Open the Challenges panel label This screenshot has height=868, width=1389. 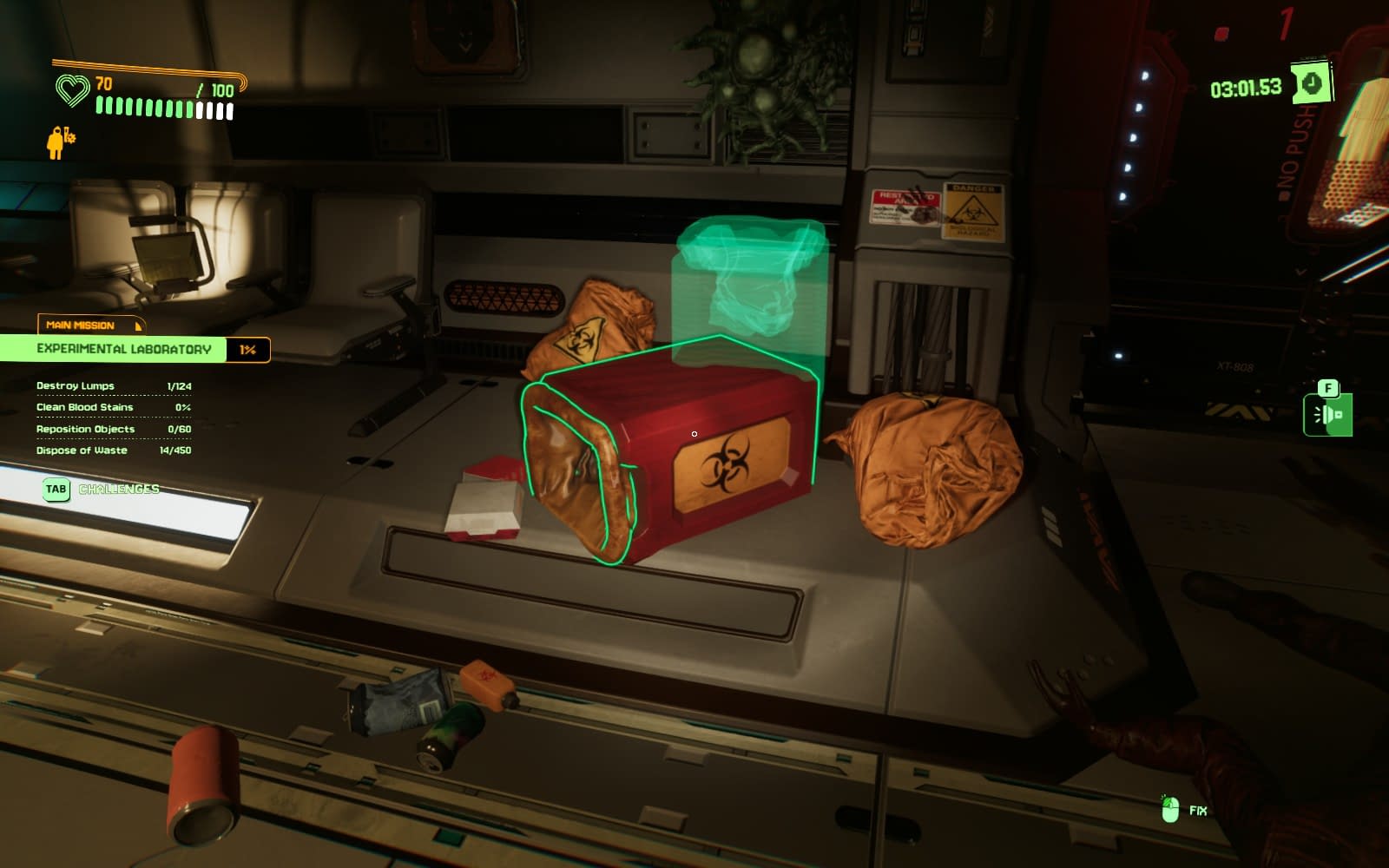pos(118,489)
